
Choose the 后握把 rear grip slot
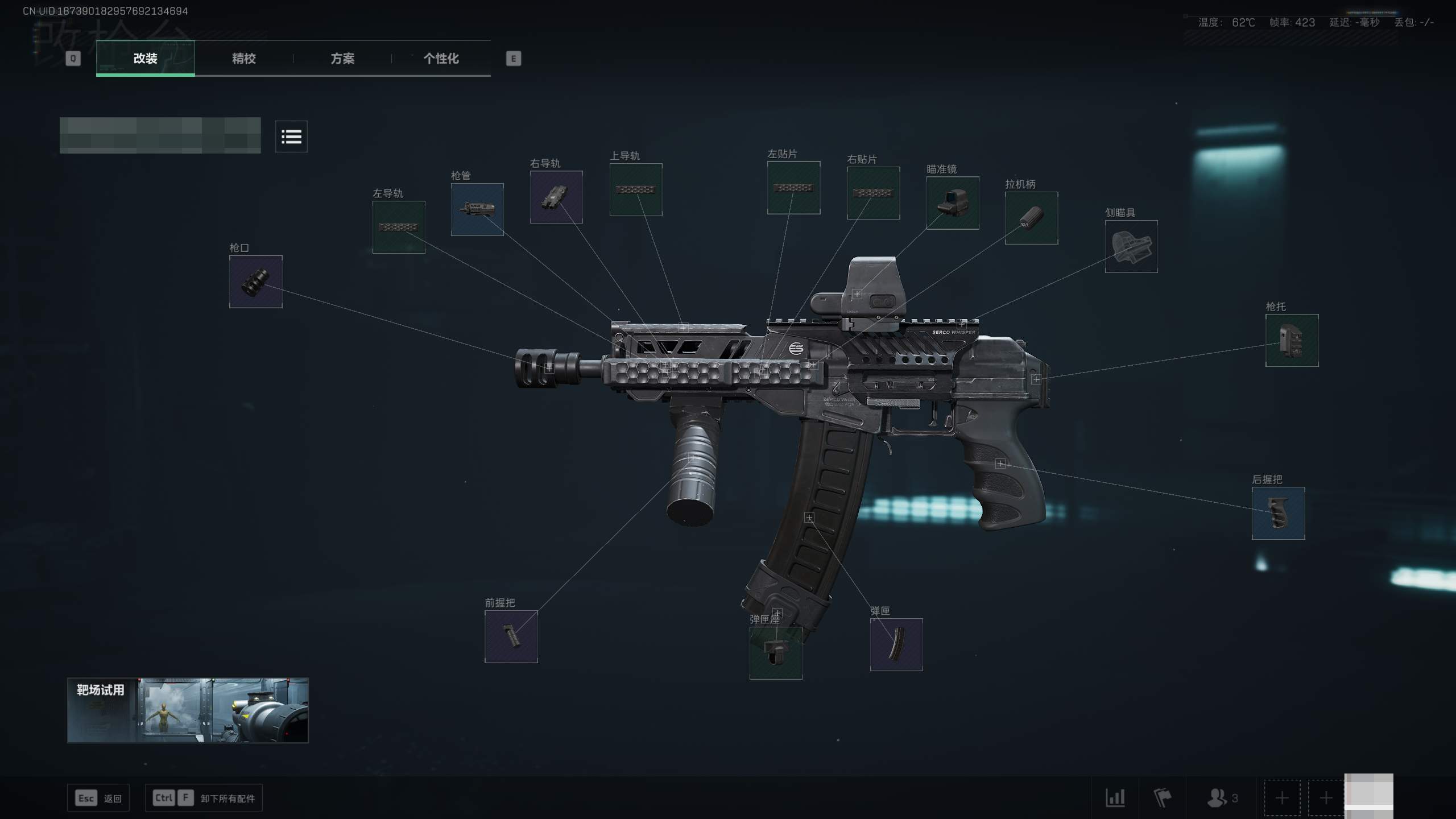pyautogui.click(x=1278, y=513)
